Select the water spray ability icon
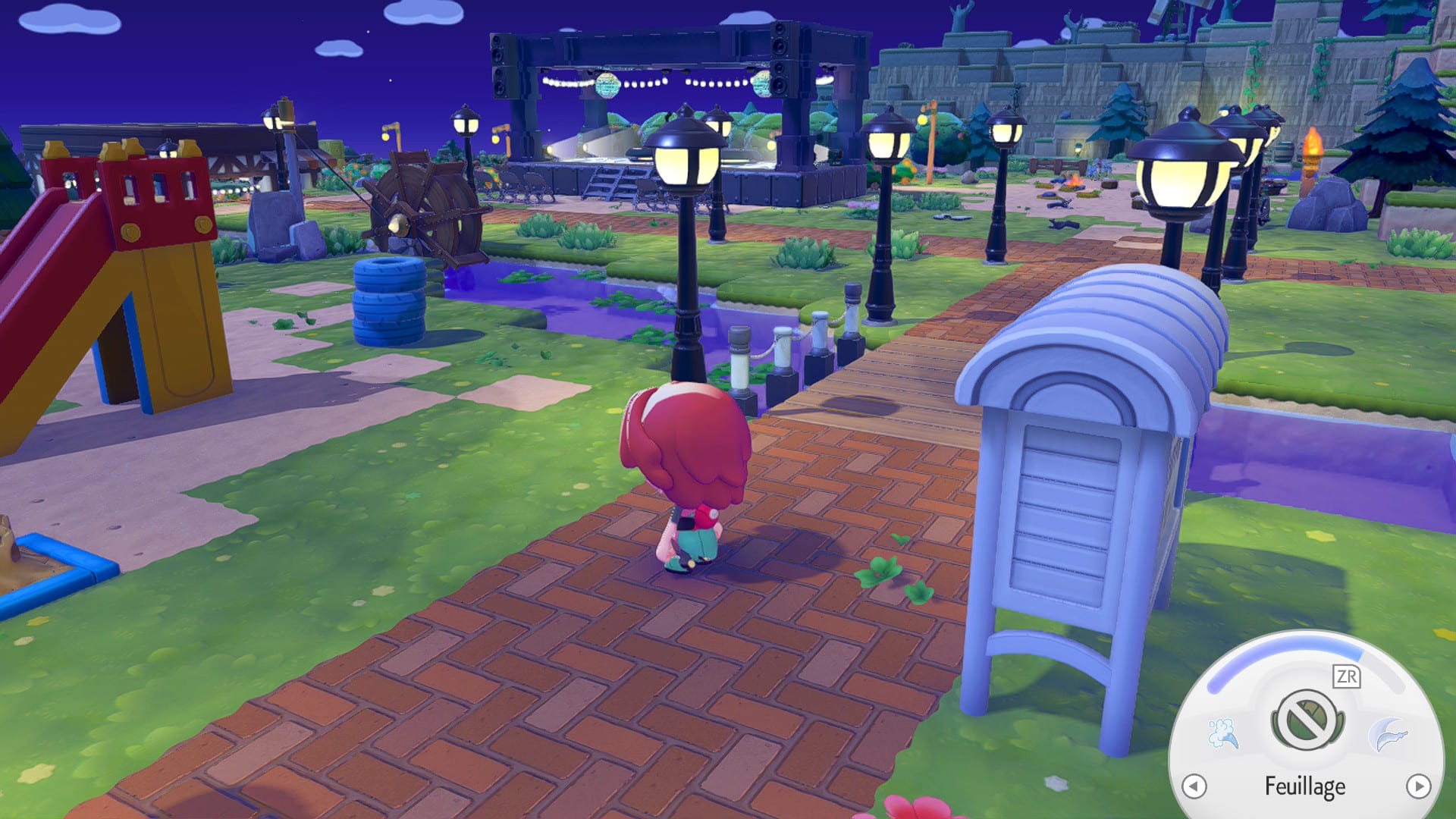 1222,733
